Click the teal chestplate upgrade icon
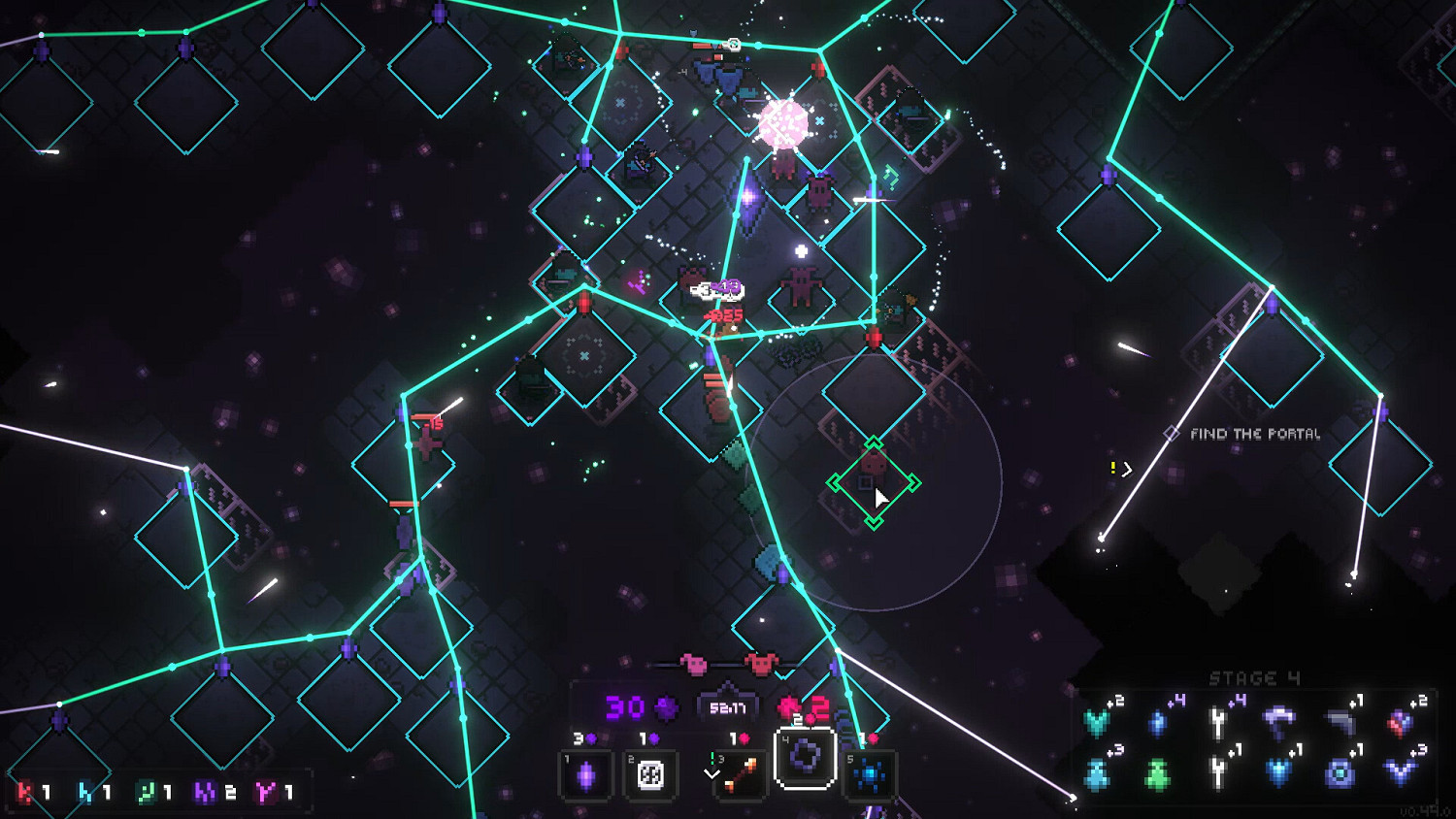 [1098, 721]
